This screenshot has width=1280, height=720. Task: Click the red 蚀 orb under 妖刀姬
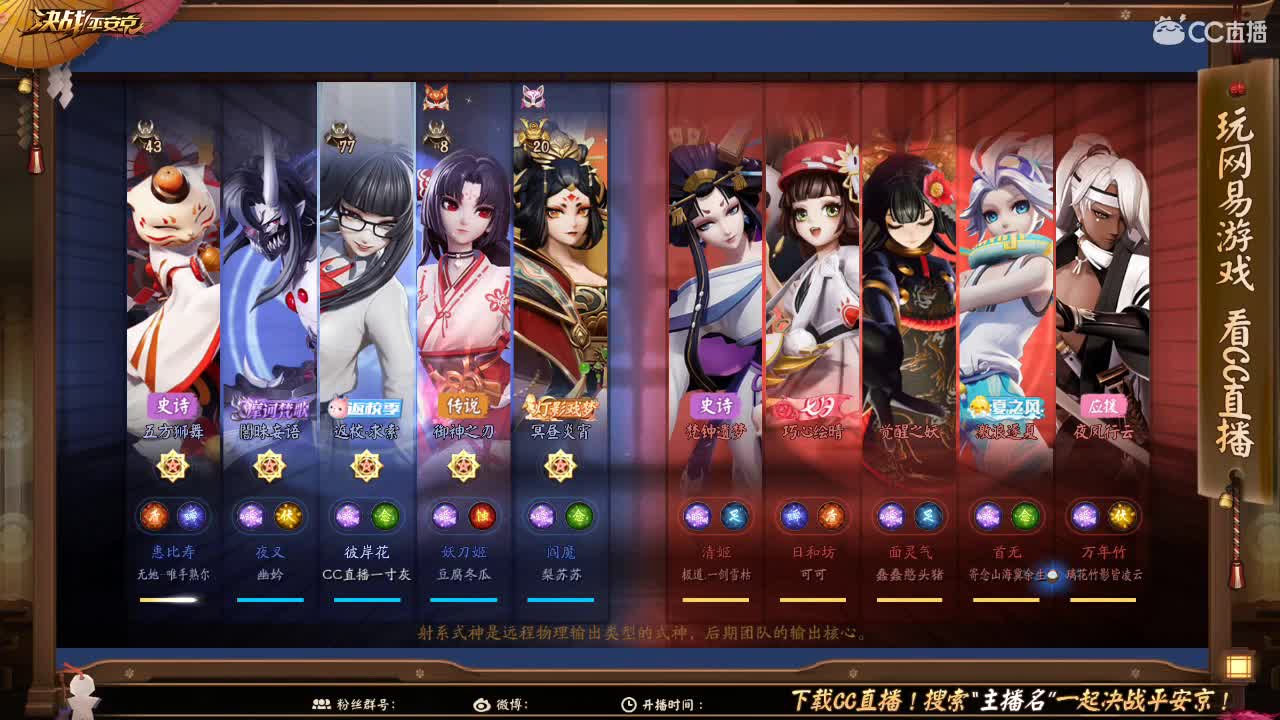click(484, 516)
